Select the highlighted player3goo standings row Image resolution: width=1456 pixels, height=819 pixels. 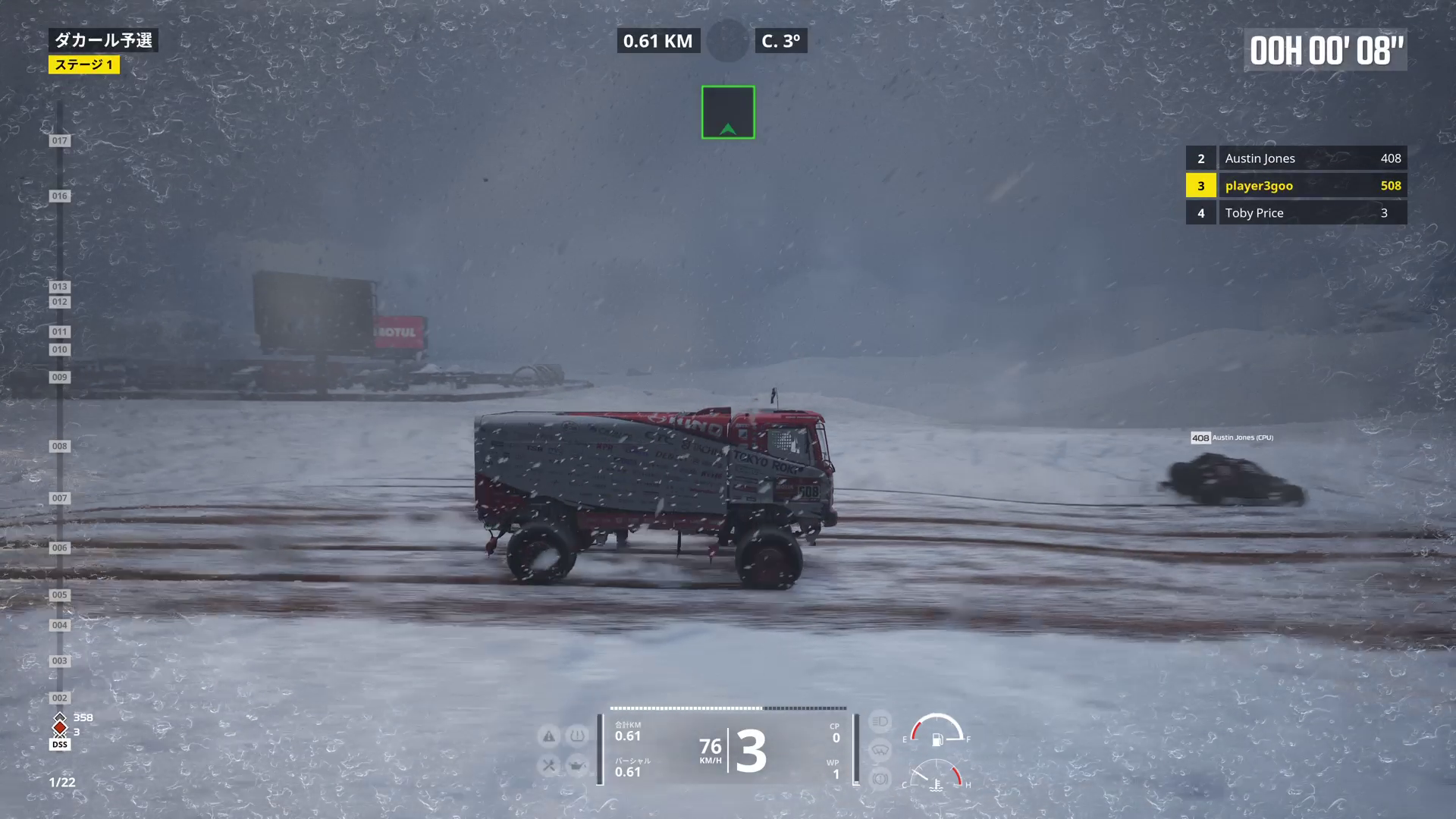[1296, 186]
